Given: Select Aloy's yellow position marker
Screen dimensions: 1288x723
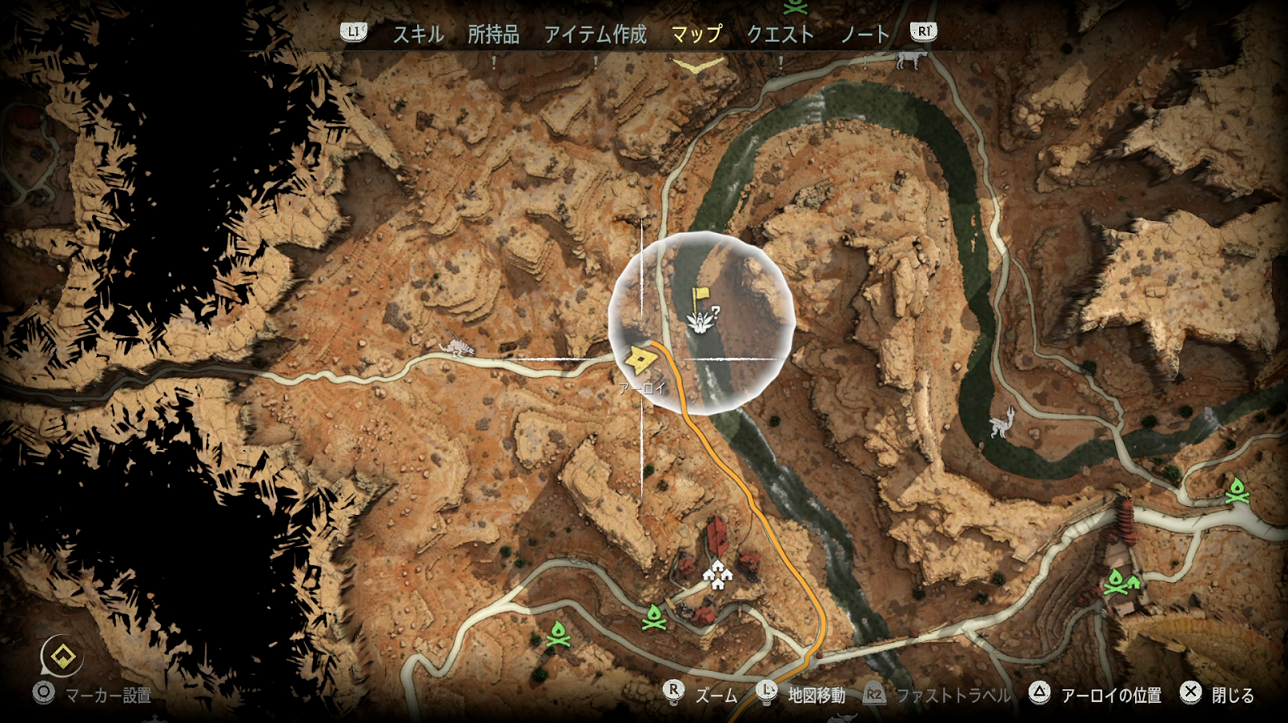Looking at the screenshot, I should (x=639, y=358).
